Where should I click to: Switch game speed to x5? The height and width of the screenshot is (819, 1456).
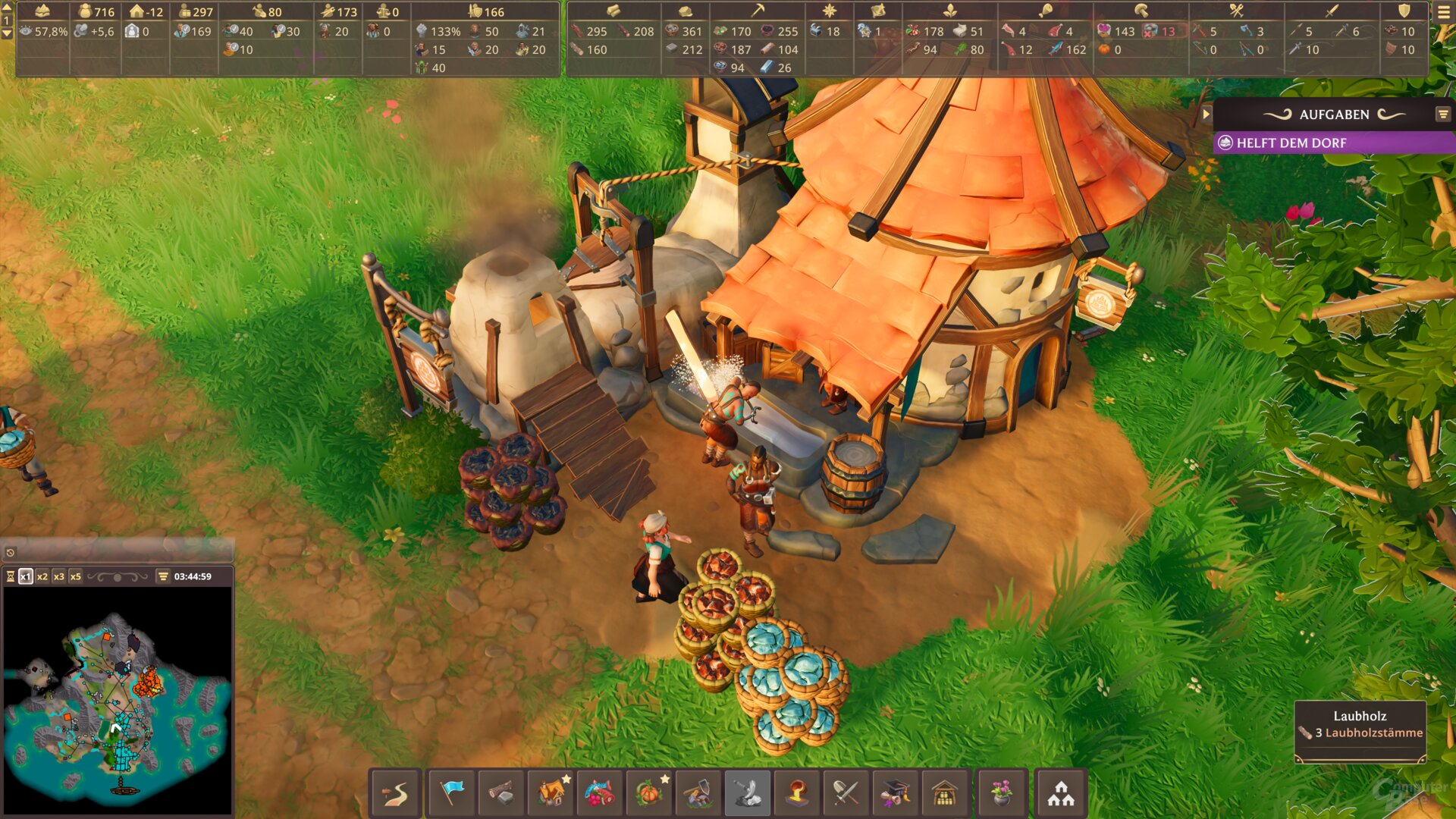point(76,576)
